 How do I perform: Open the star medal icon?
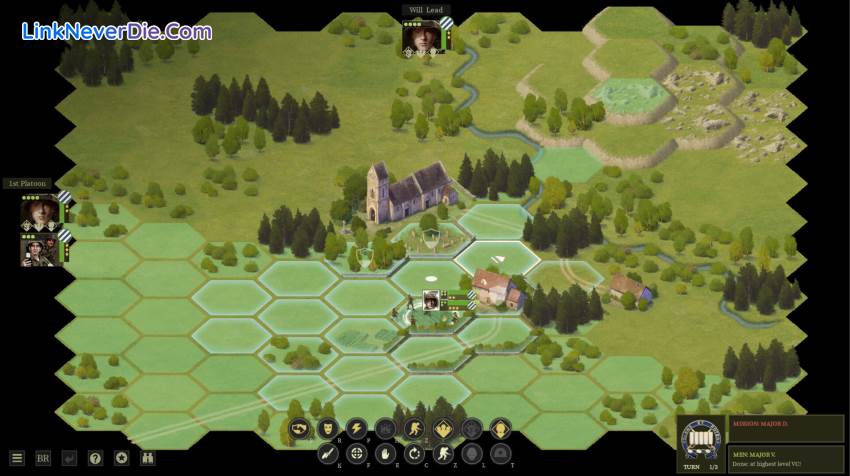click(x=121, y=458)
